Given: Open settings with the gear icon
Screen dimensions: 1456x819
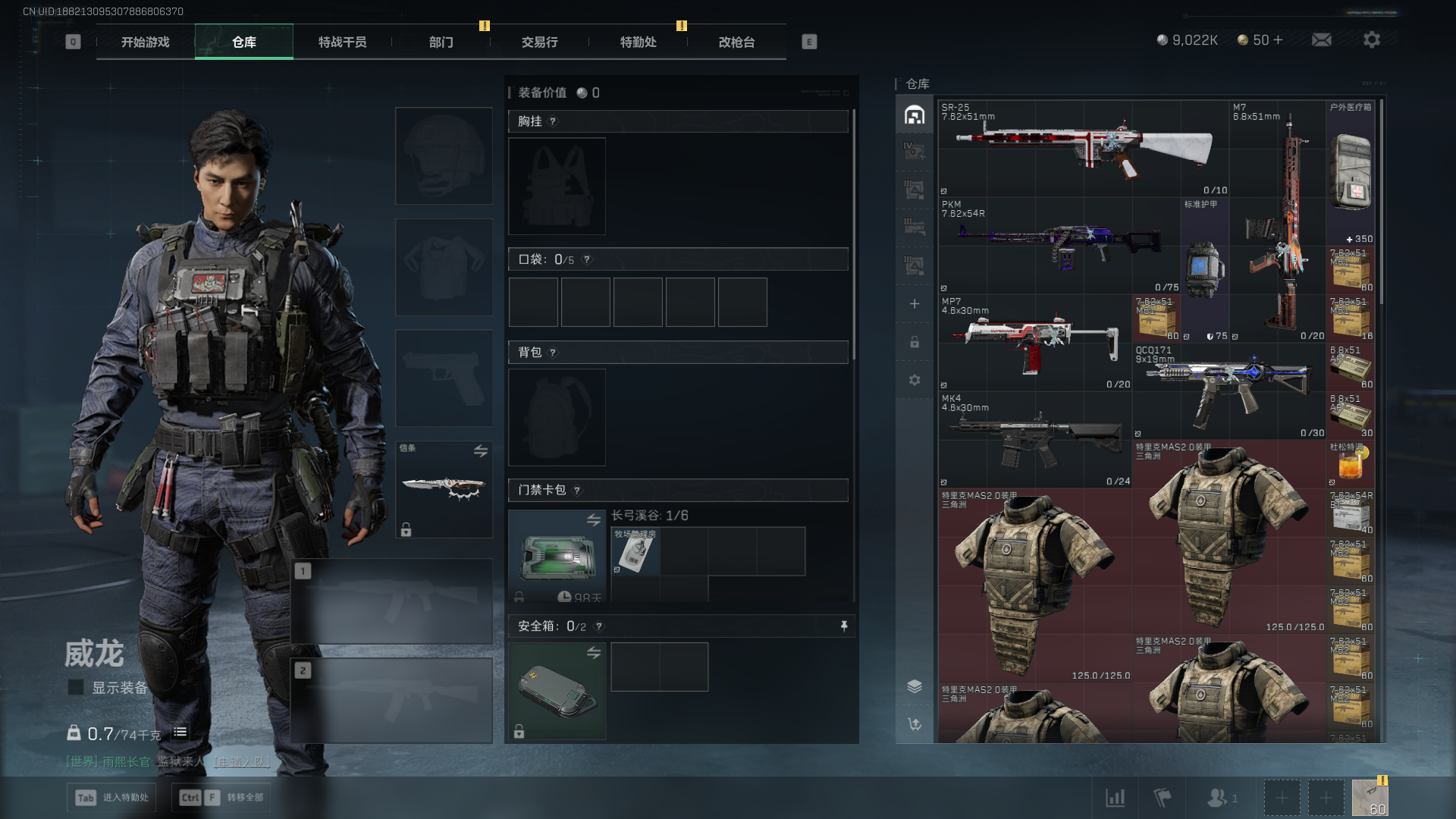Looking at the screenshot, I should [1371, 39].
